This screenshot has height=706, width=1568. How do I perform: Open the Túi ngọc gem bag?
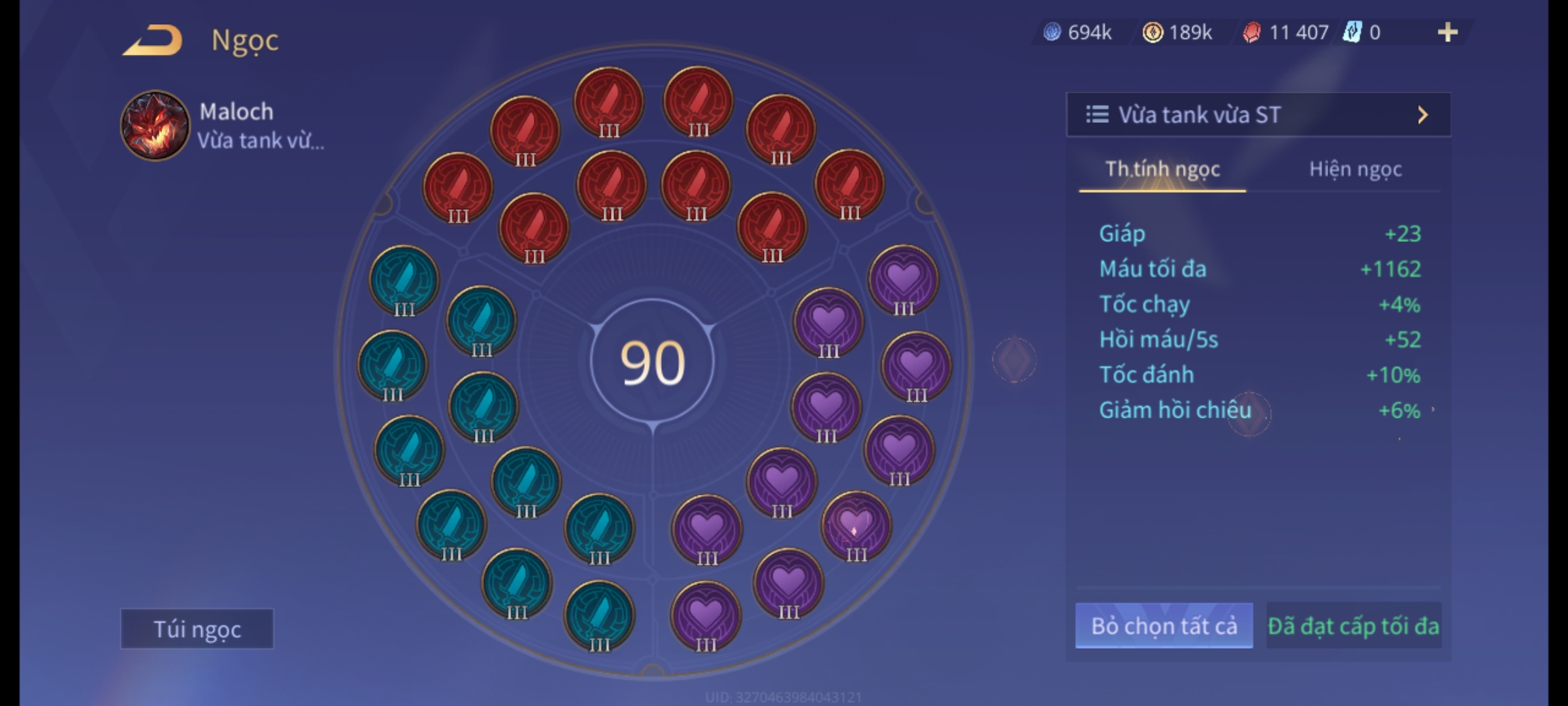[197, 629]
